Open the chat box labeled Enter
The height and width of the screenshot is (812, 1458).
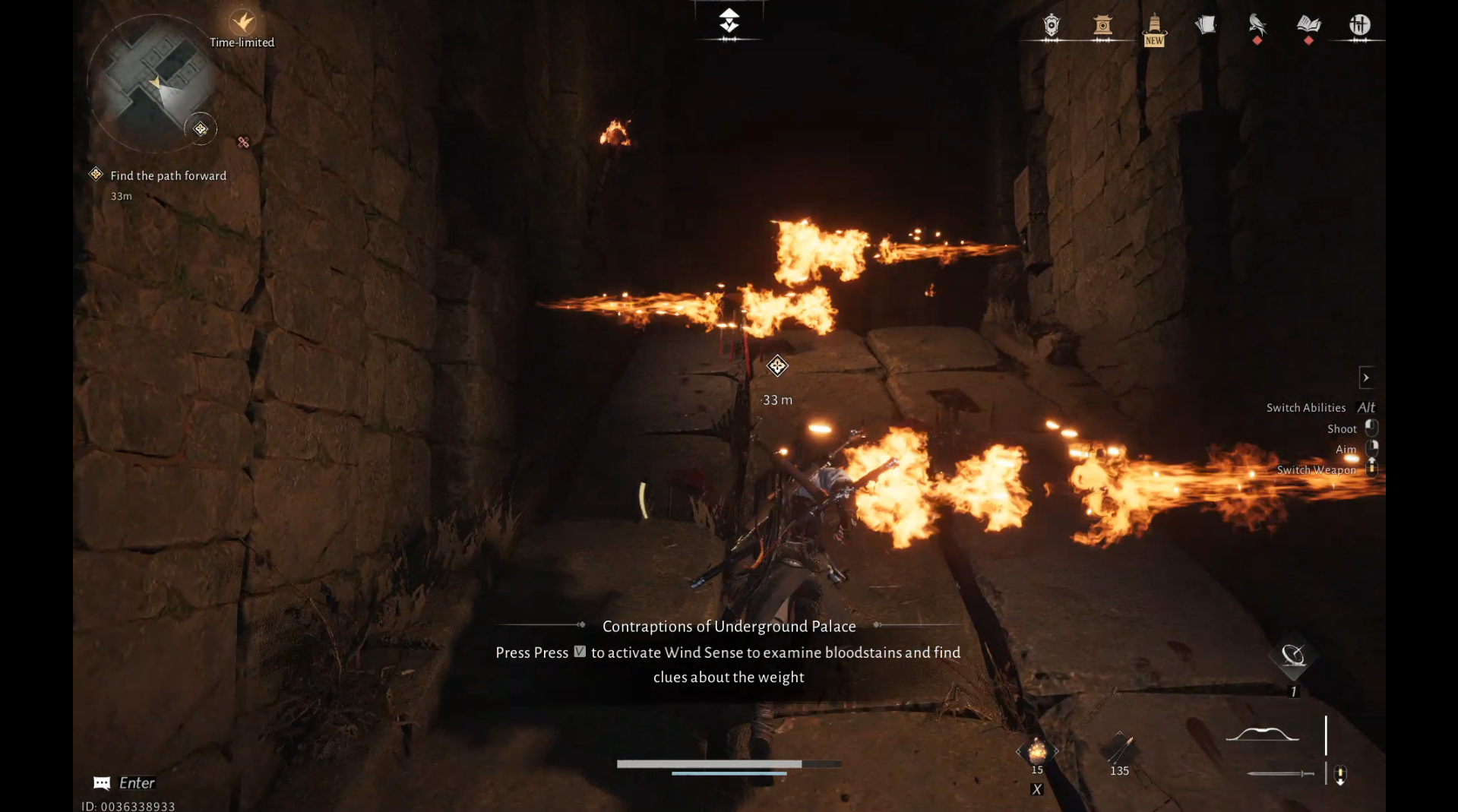(x=125, y=782)
